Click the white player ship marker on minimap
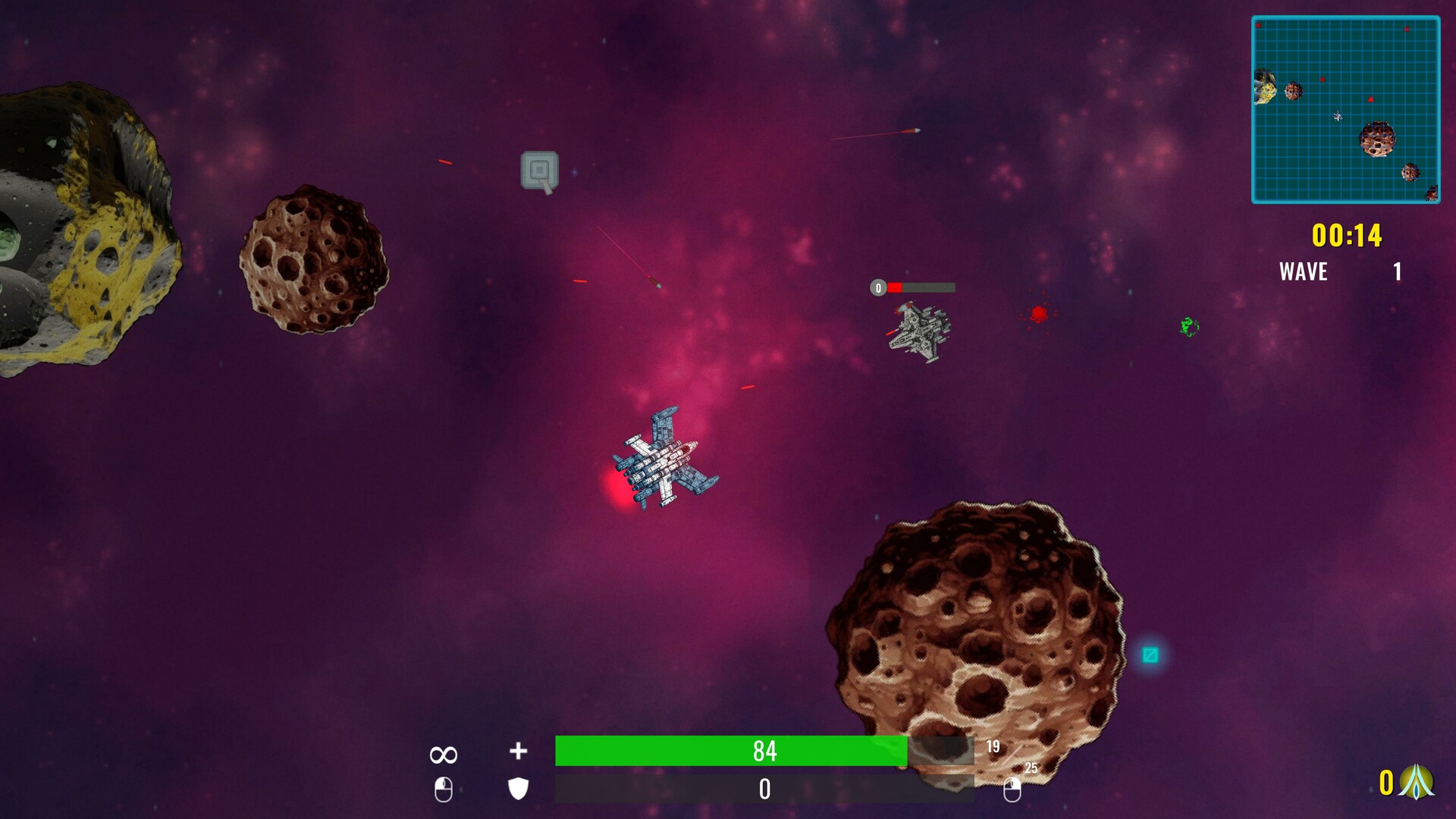 [x=1337, y=117]
